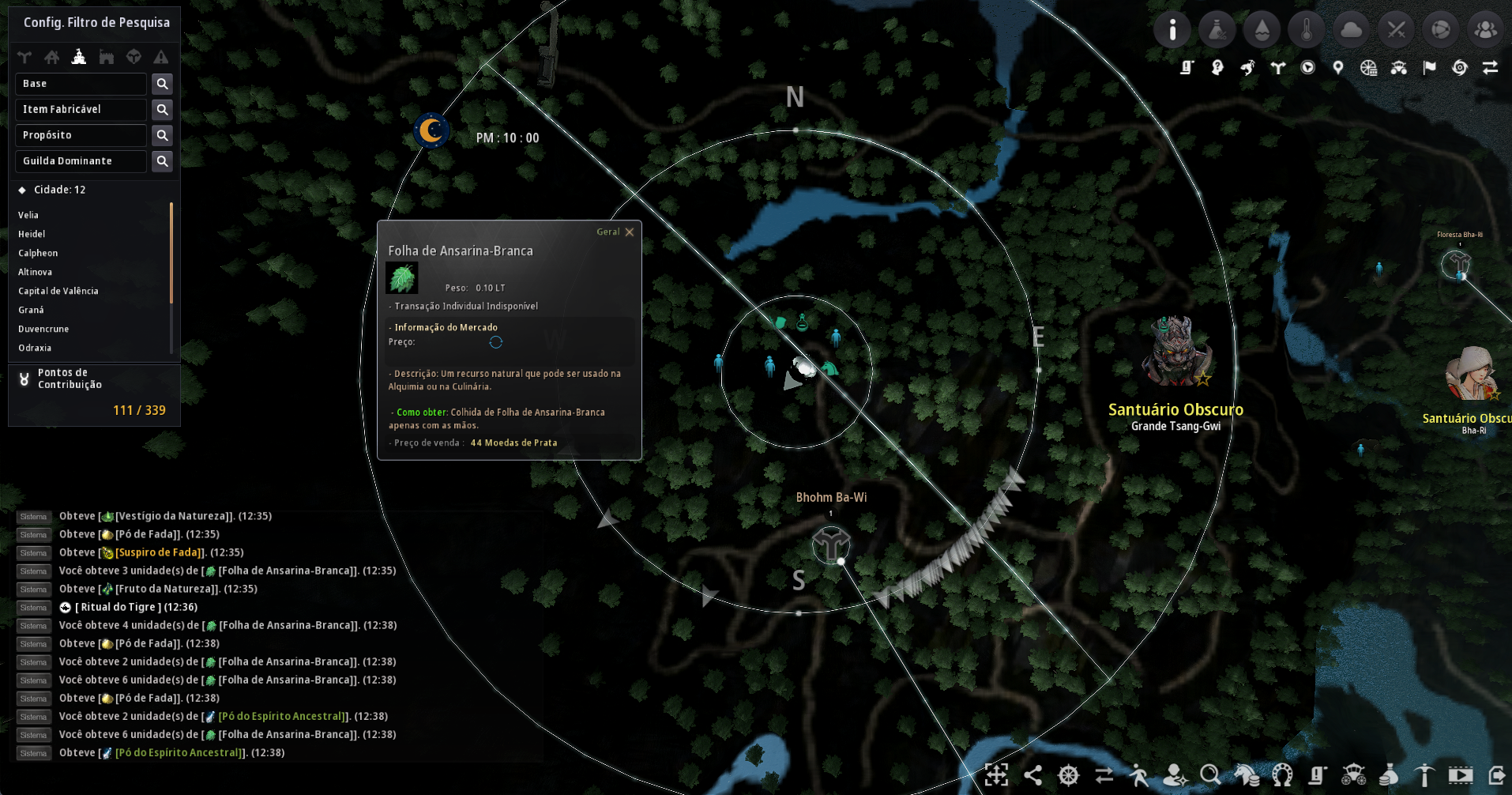Select the Santuário Obscuro Grande Tsang-Gwi boss marker
Image resolution: width=1512 pixels, height=795 pixels.
pyautogui.click(x=1175, y=352)
